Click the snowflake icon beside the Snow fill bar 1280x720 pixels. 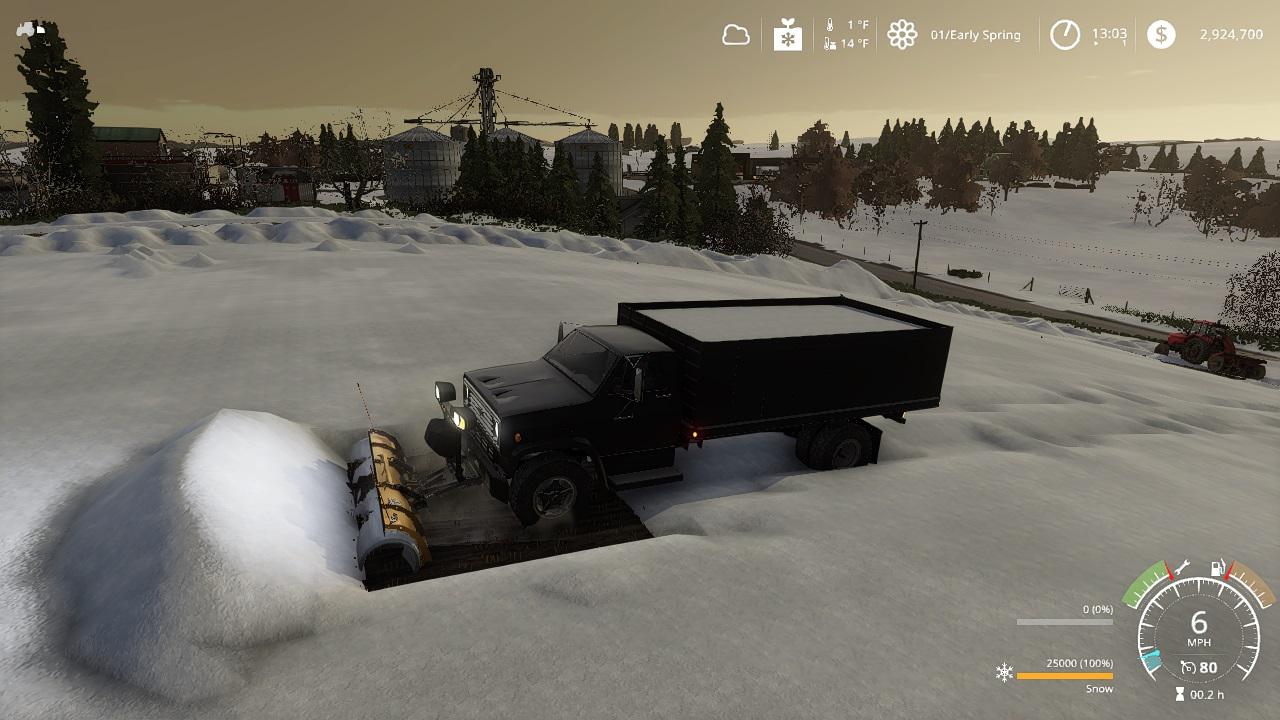tap(1004, 672)
